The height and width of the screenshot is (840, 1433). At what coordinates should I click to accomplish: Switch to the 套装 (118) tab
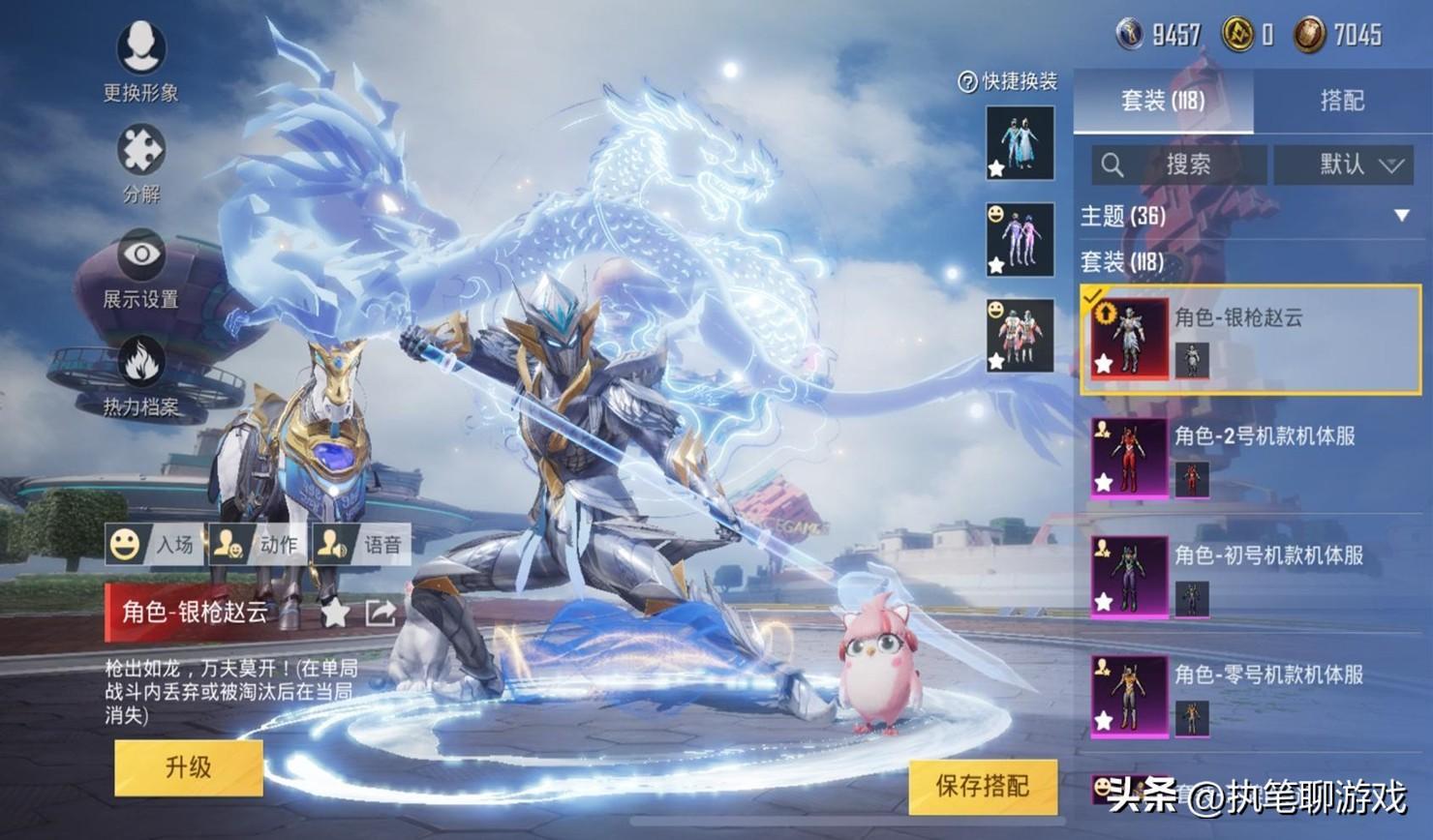pos(1163,101)
